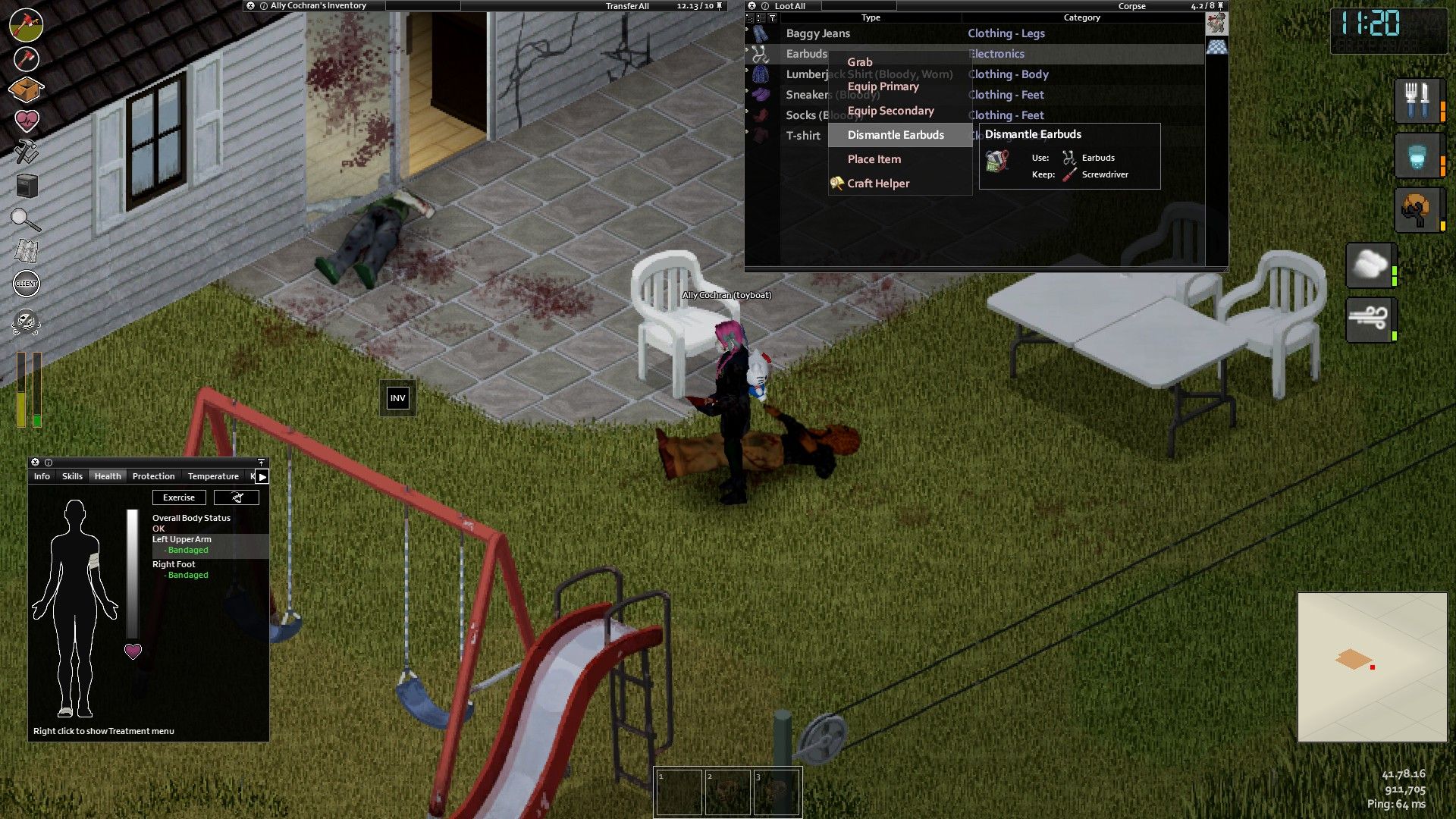Select Dismantle Earbuds in the context menu

point(896,134)
